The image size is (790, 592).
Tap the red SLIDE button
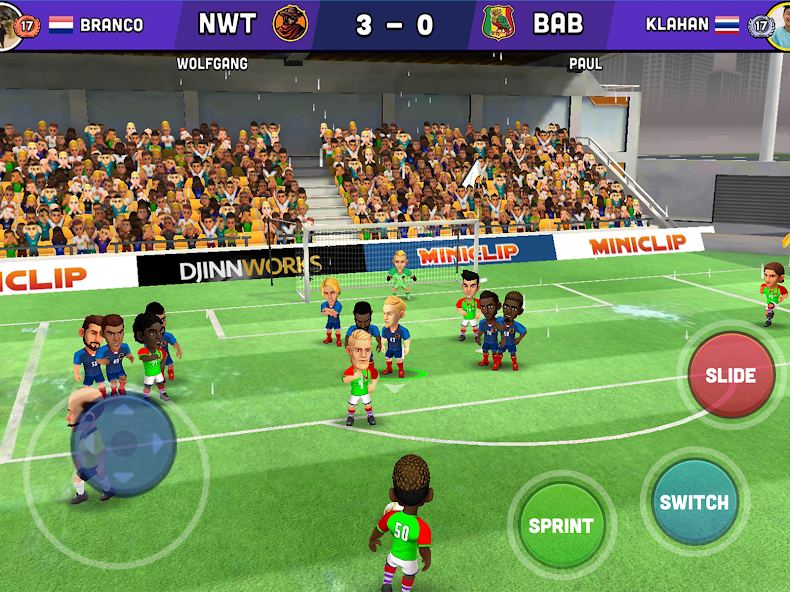point(731,375)
